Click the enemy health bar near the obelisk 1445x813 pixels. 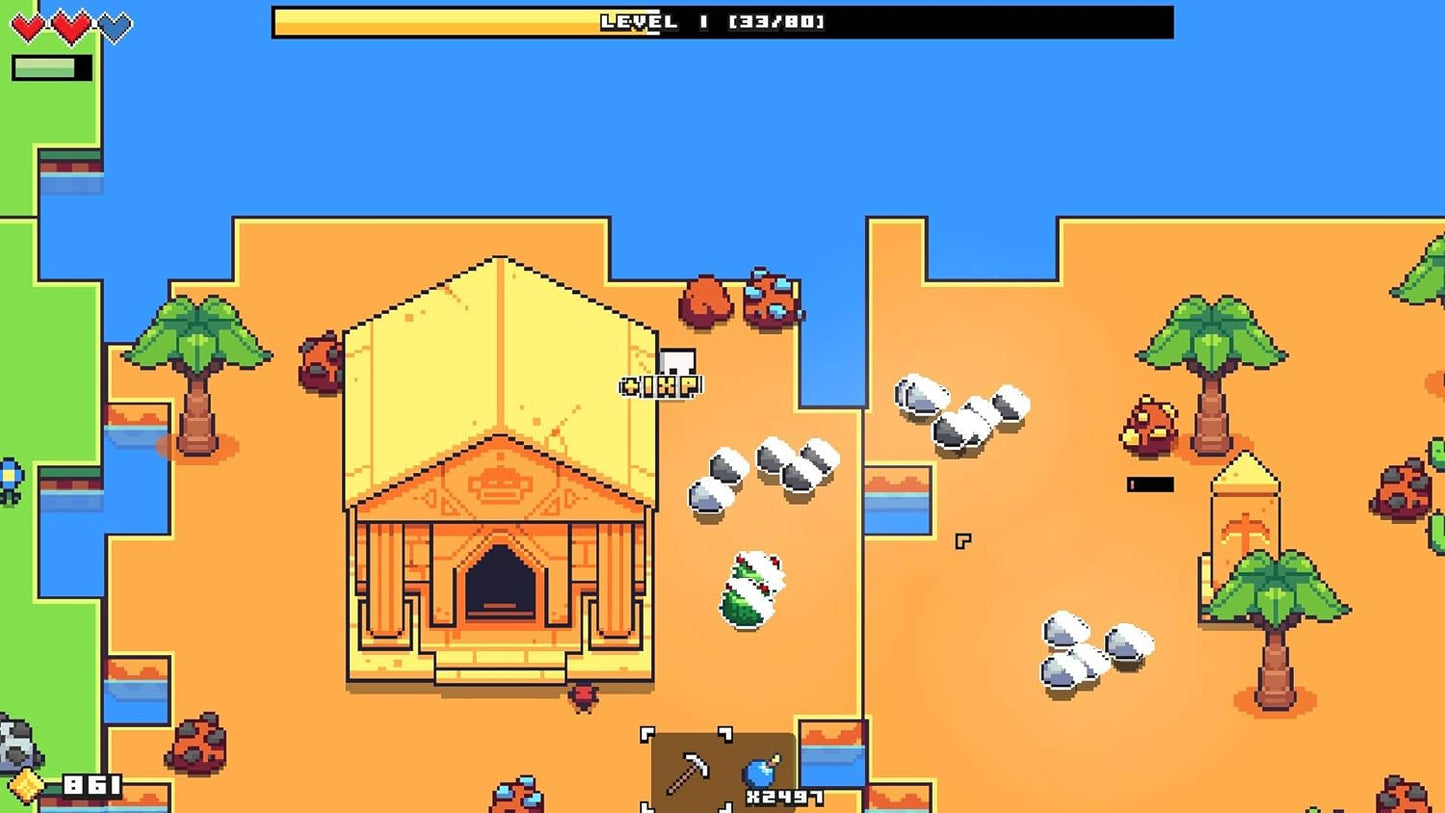pyautogui.click(x=1148, y=484)
